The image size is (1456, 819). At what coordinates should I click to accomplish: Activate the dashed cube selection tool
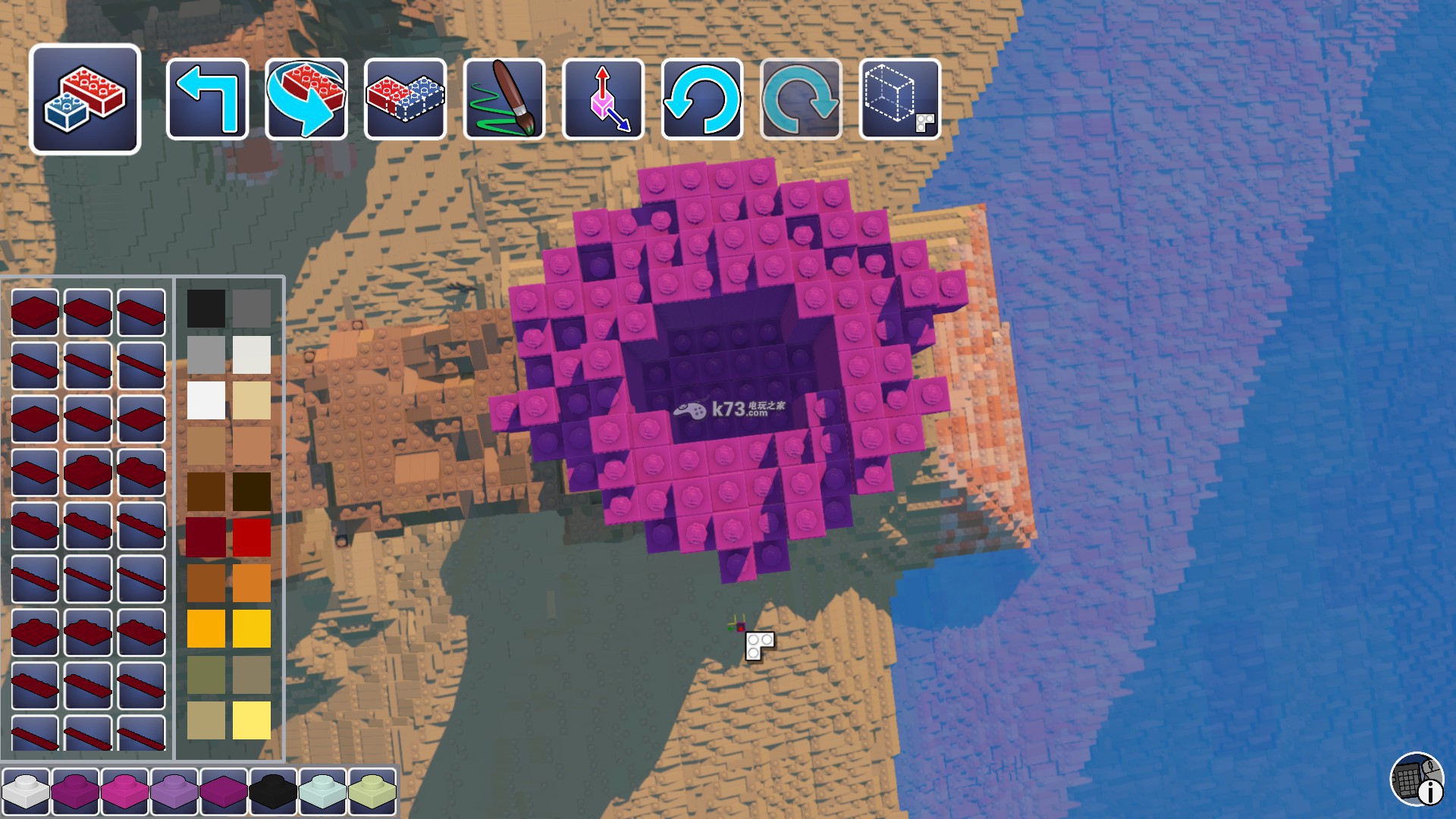[x=900, y=99]
